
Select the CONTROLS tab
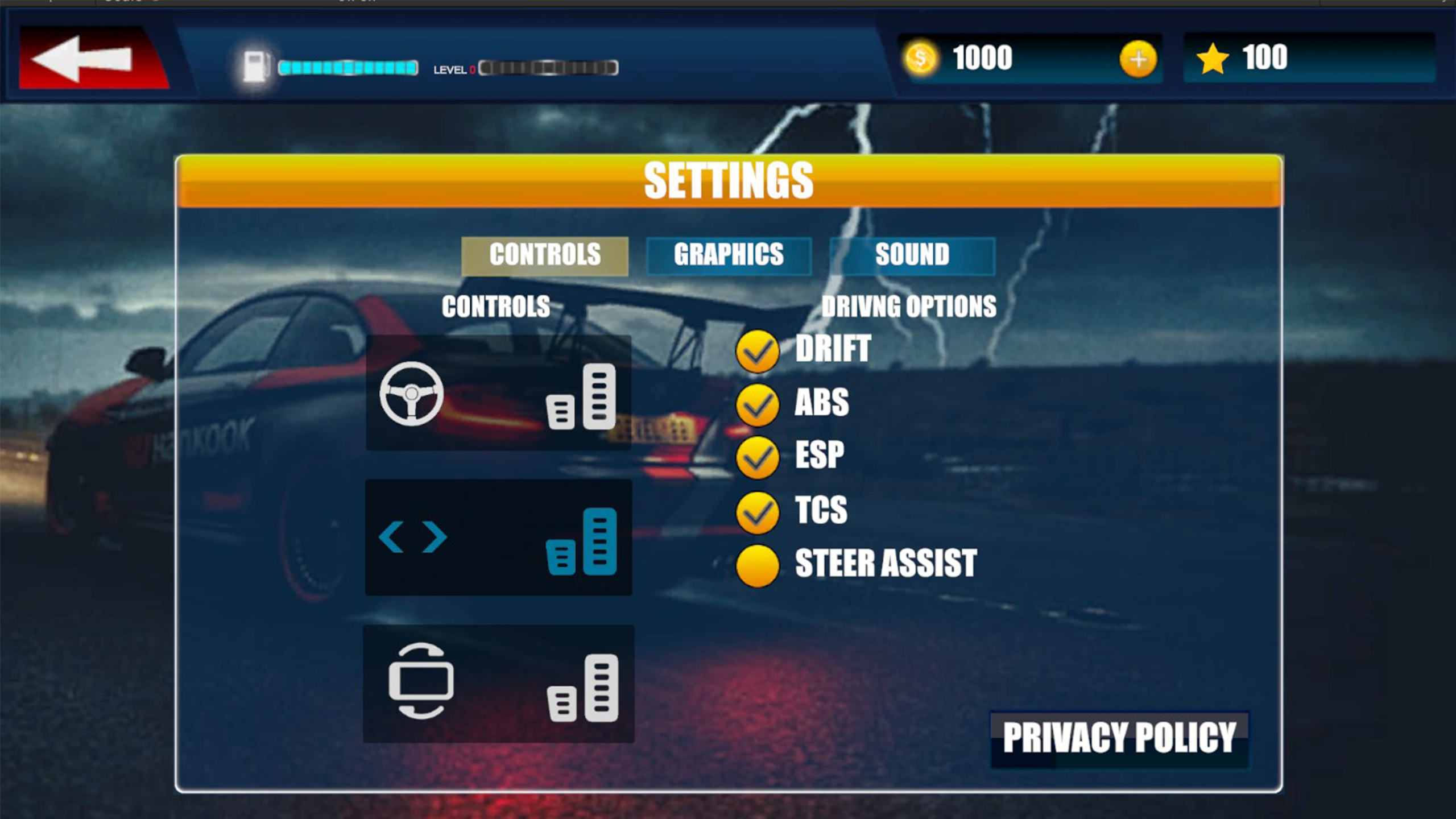click(x=545, y=255)
